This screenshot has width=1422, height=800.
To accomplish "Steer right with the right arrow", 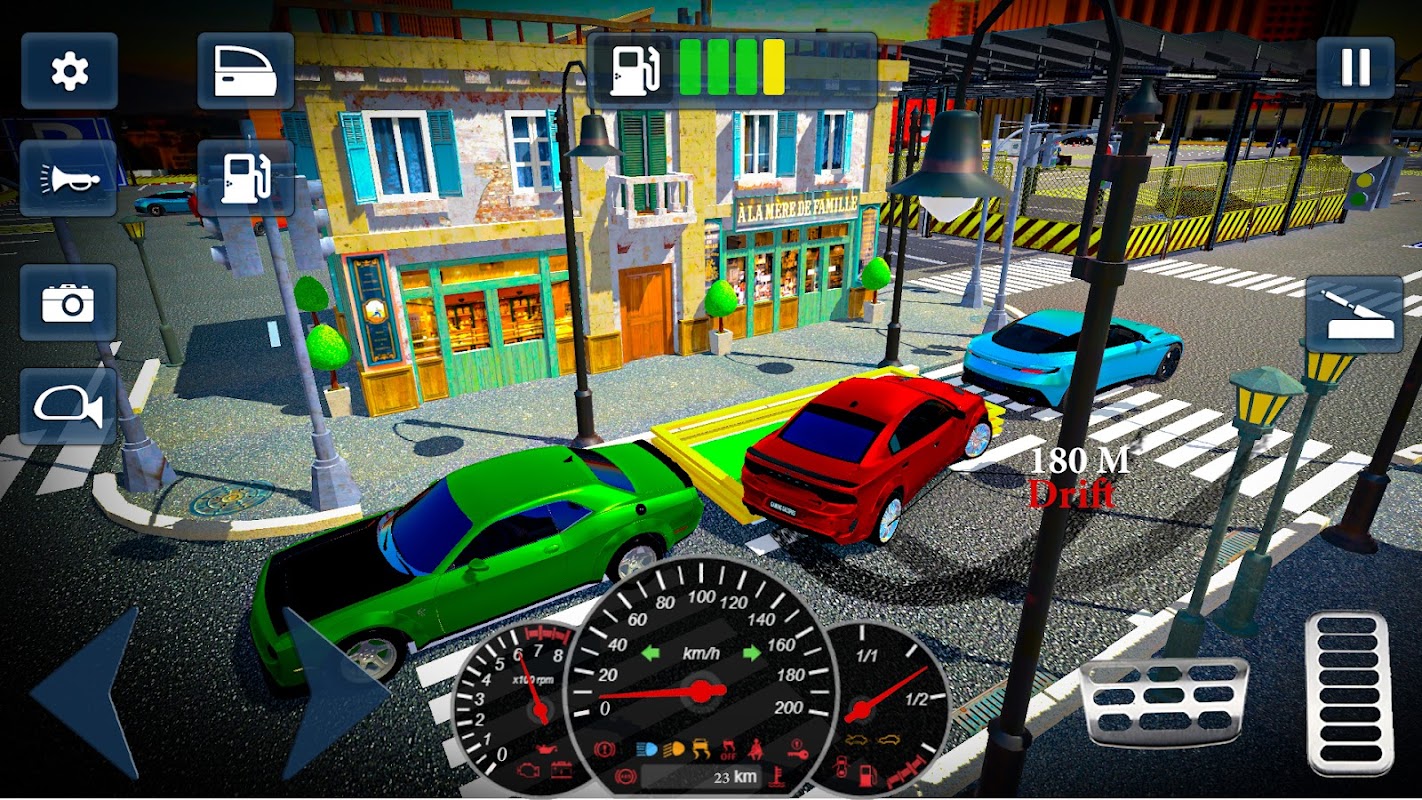I will point(330,692).
